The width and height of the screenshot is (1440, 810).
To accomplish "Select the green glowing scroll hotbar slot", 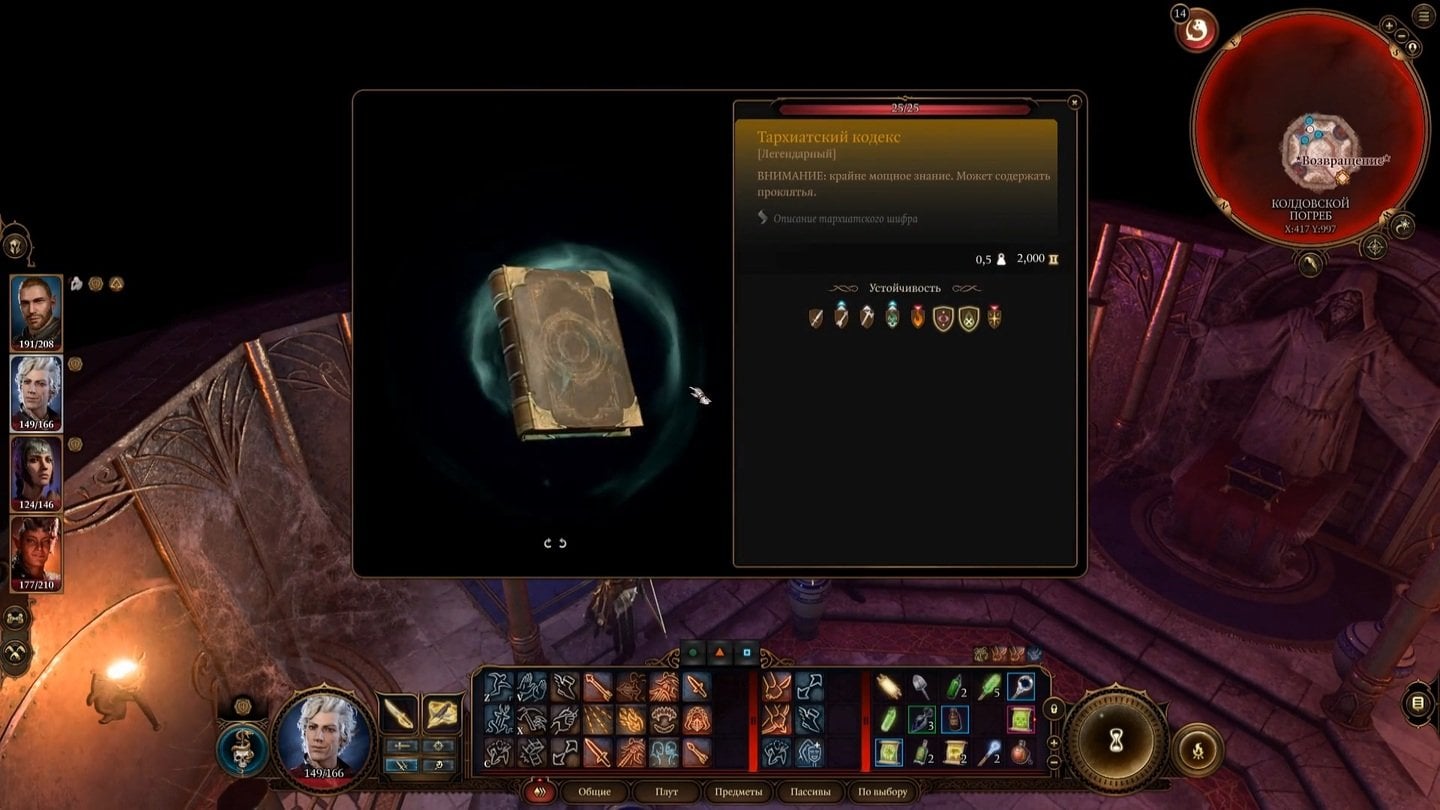I will point(889,752).
